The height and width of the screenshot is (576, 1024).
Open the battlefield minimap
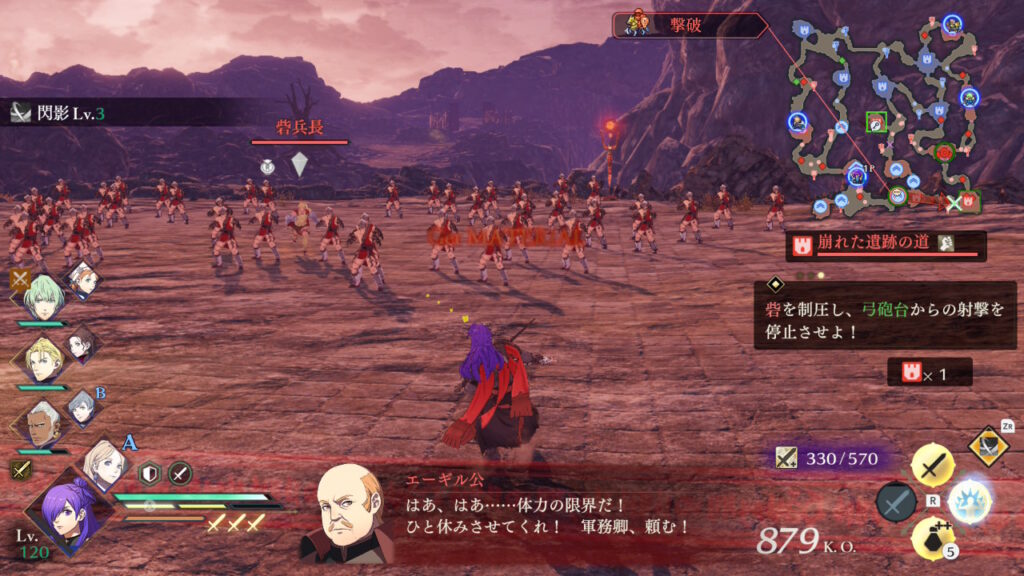[884, 115]
